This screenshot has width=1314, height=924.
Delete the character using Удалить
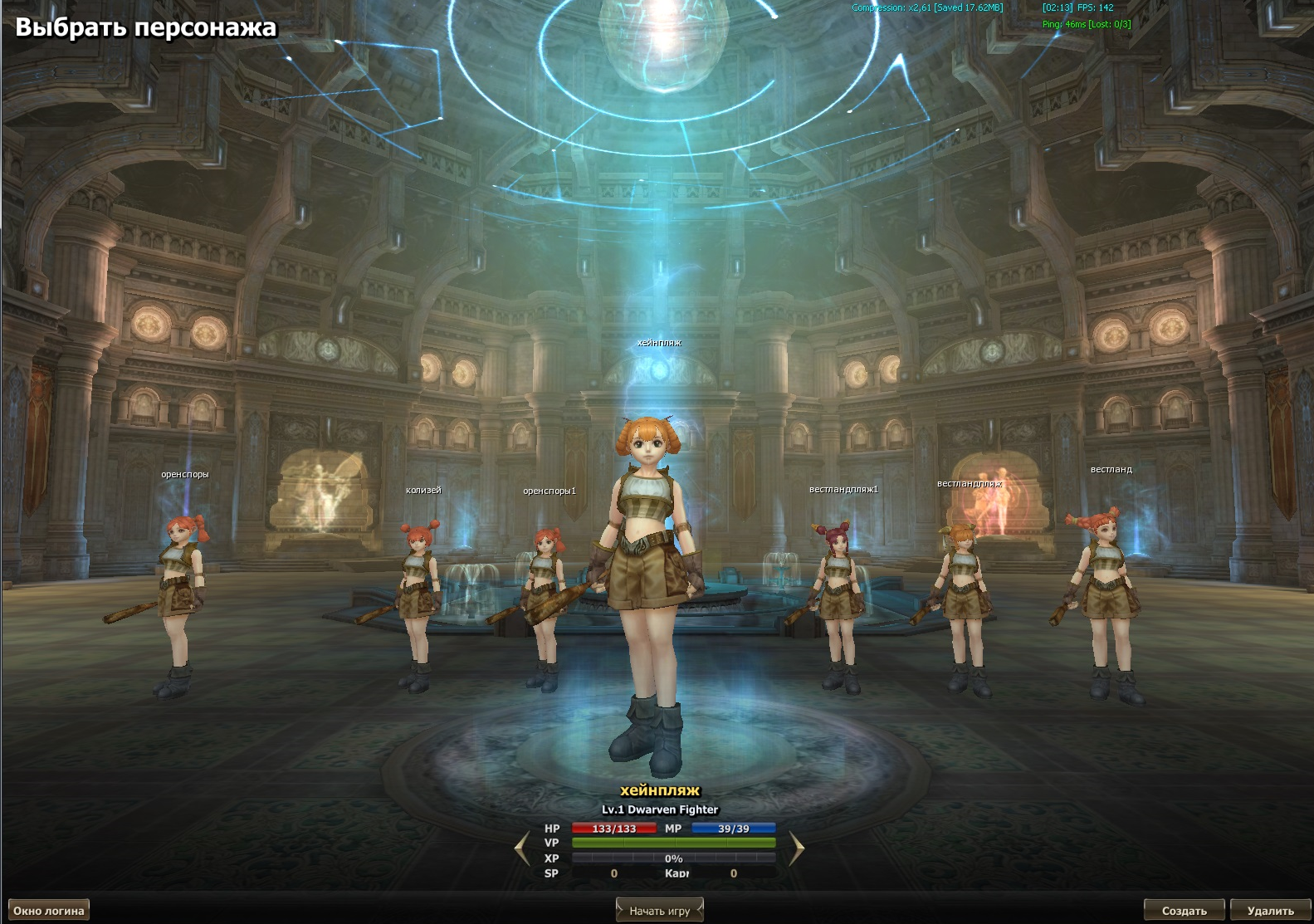(1270, 911)
